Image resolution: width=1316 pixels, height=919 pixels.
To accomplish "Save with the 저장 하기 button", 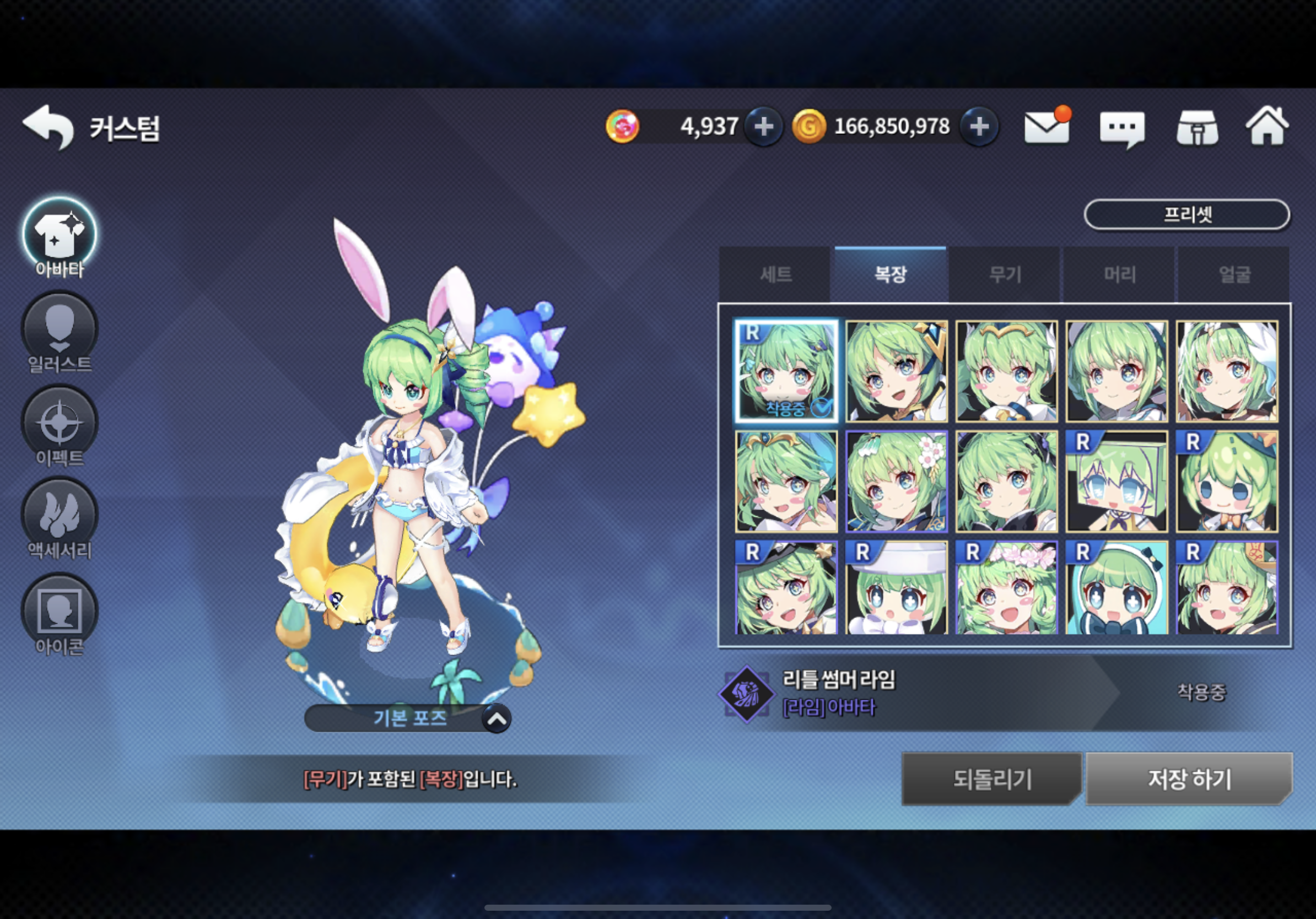I will tap(1189, 779).
